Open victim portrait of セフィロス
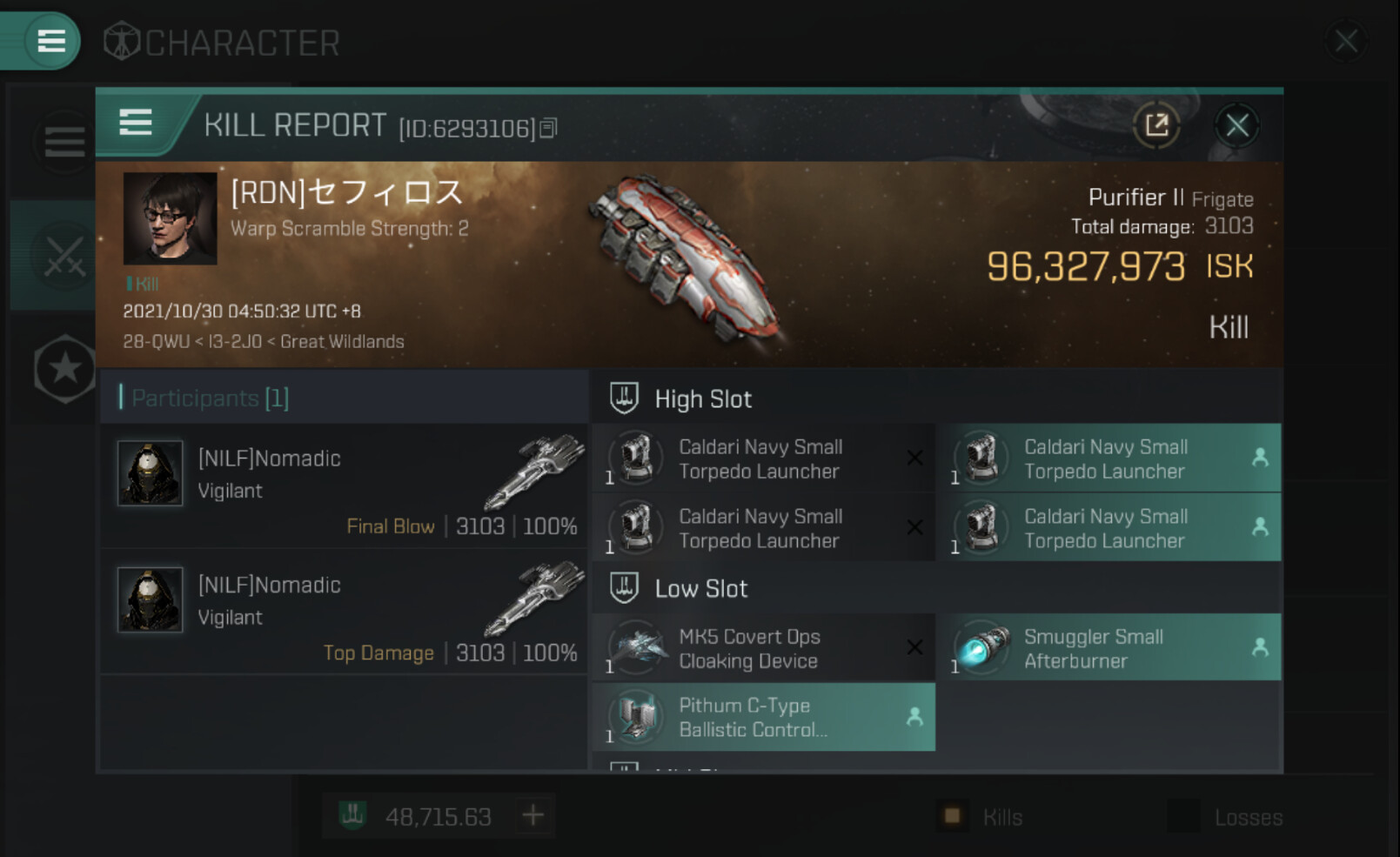Image resolution: width=1400 pixels, height=857 pixels. 170,218
